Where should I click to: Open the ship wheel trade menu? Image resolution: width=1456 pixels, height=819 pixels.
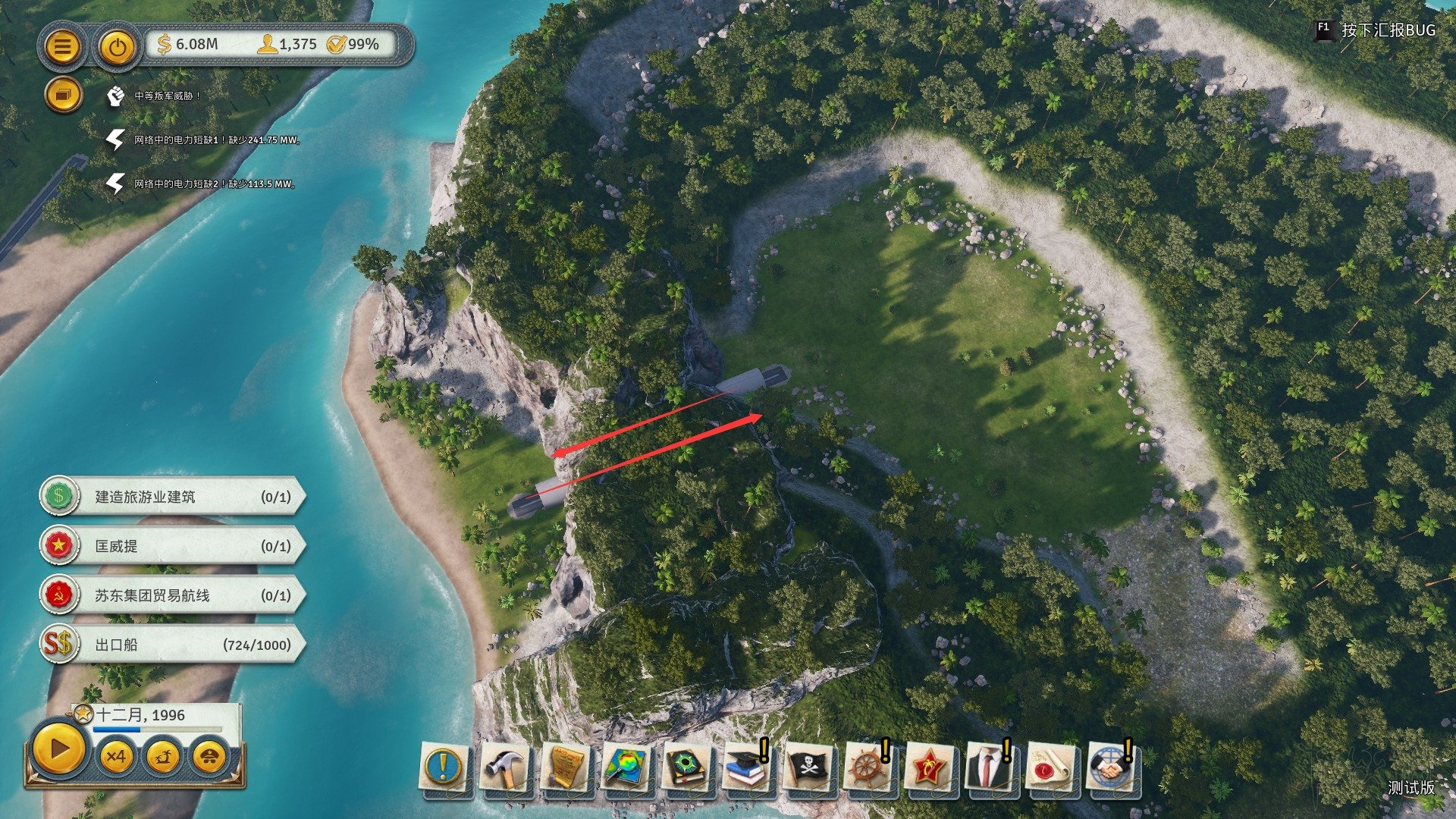click(867, 767)
